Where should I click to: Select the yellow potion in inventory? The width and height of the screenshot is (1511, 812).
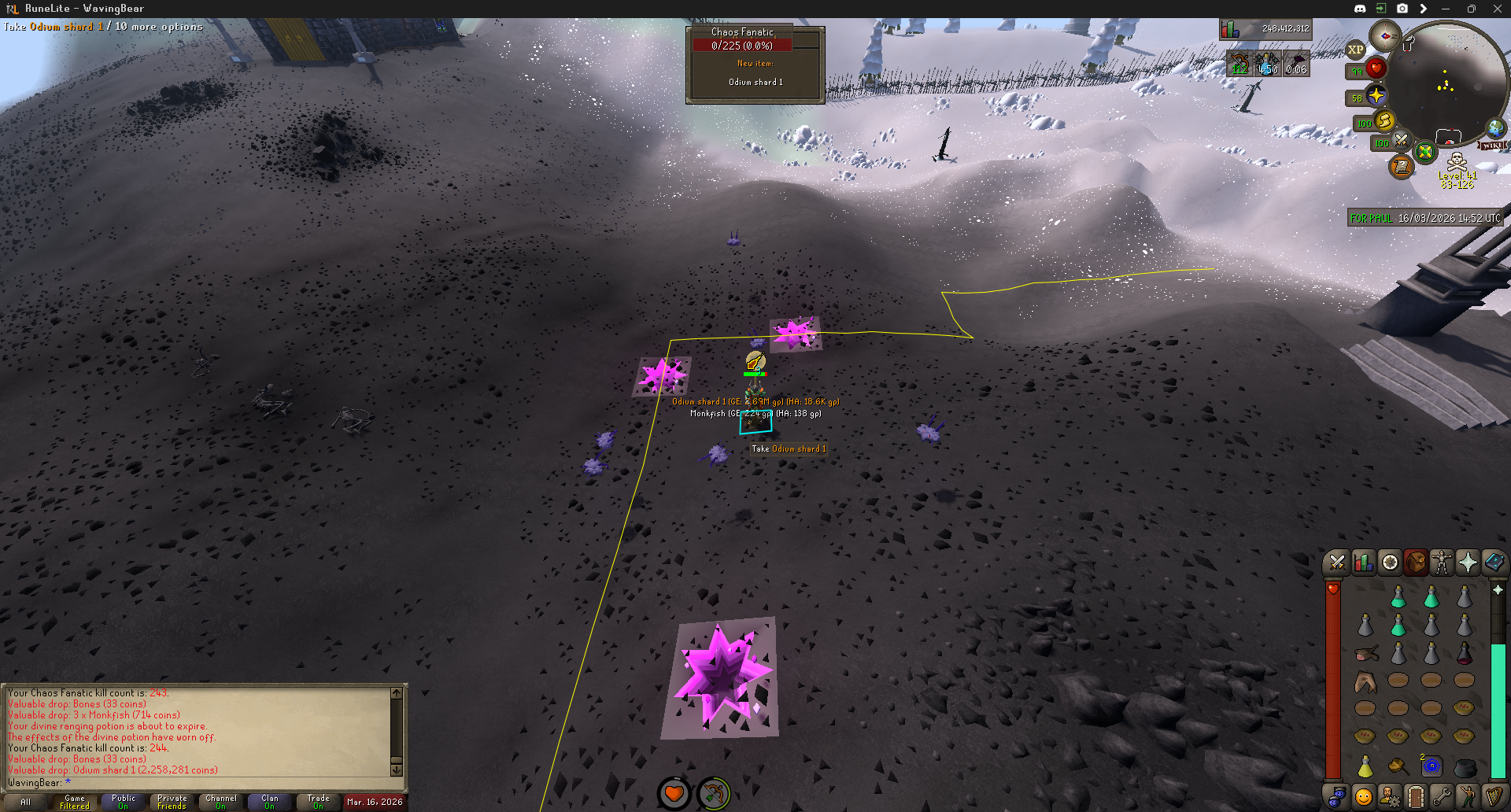pyautogui.click(x=1365, y=766)
